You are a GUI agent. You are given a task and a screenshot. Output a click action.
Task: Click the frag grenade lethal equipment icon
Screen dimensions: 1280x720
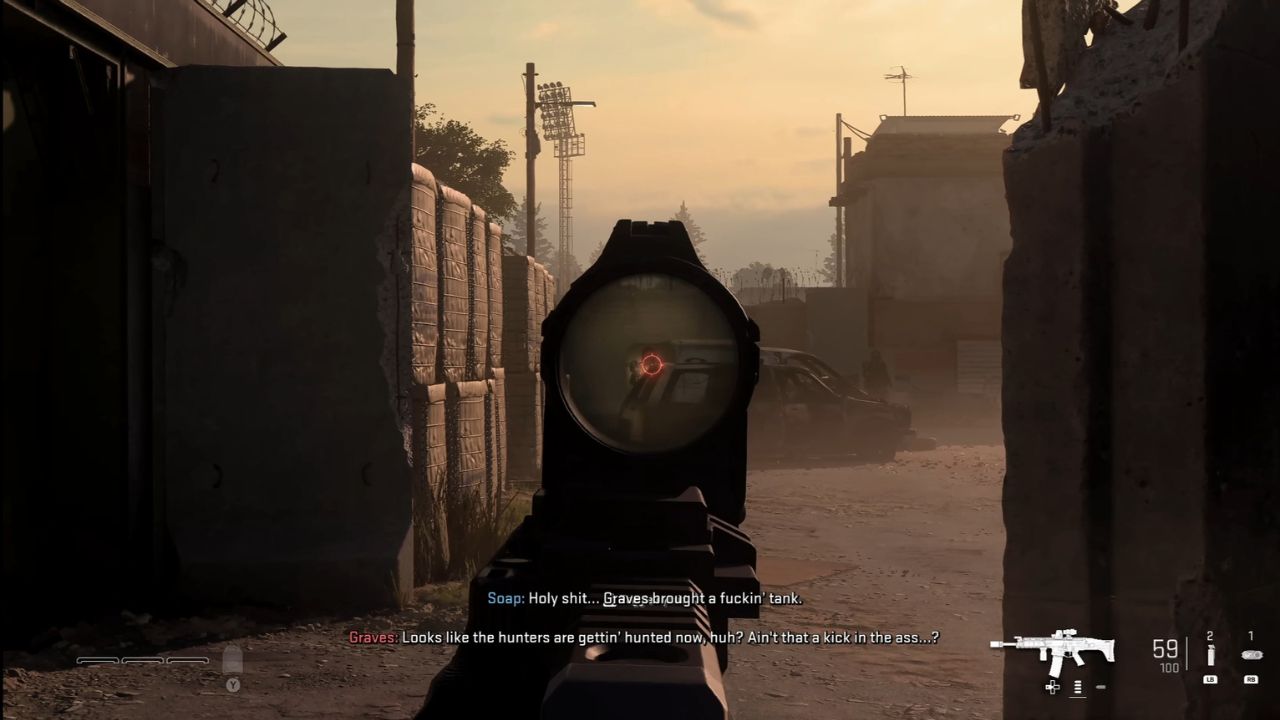pyautogui.click(x=1211, y=656)
